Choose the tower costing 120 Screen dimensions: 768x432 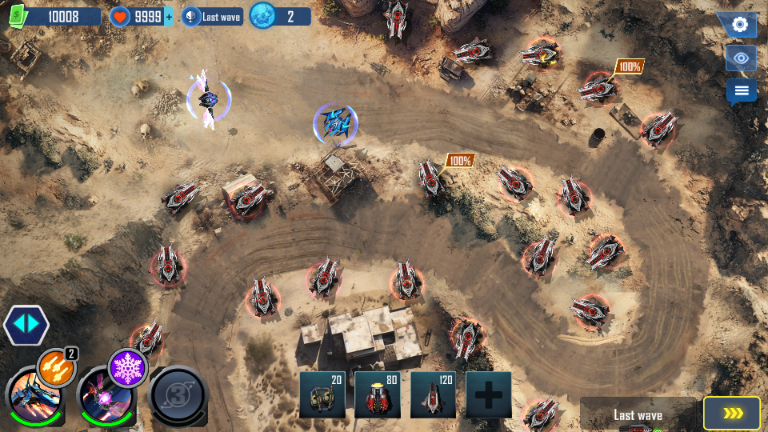(x=432, y=394)
